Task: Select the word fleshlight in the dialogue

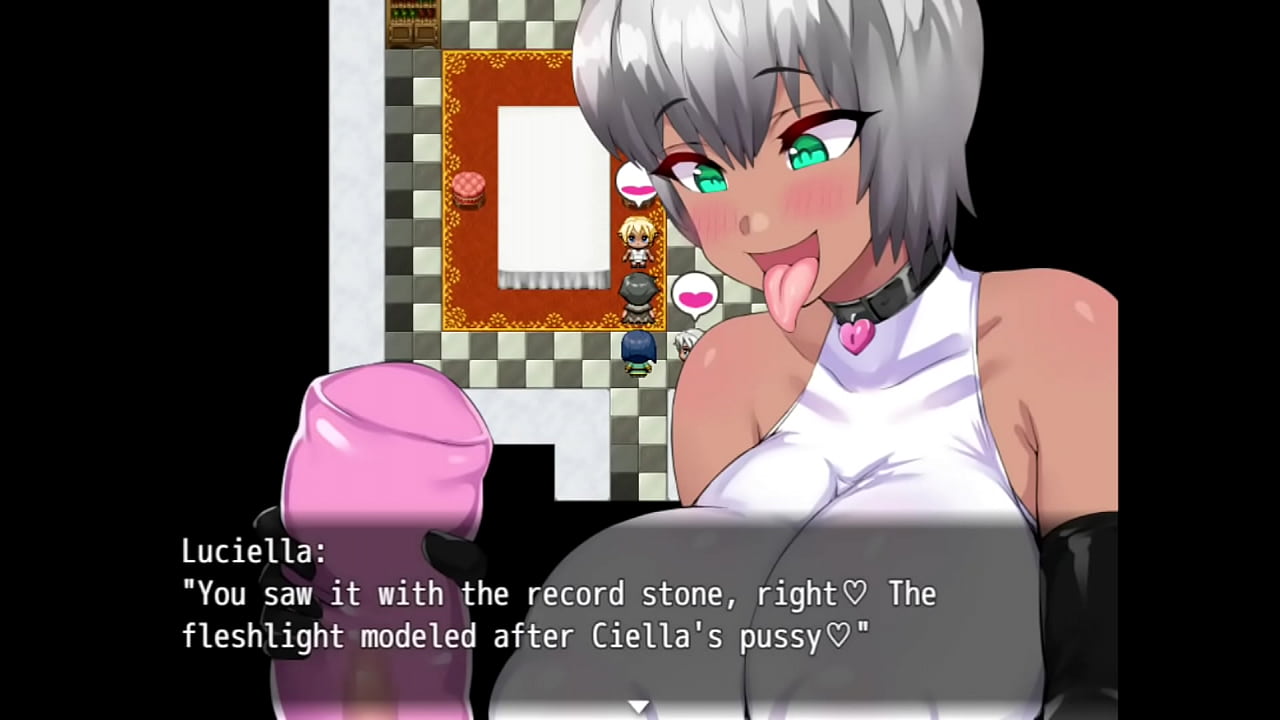Action: pyautogui.click(x=265, y=637)
